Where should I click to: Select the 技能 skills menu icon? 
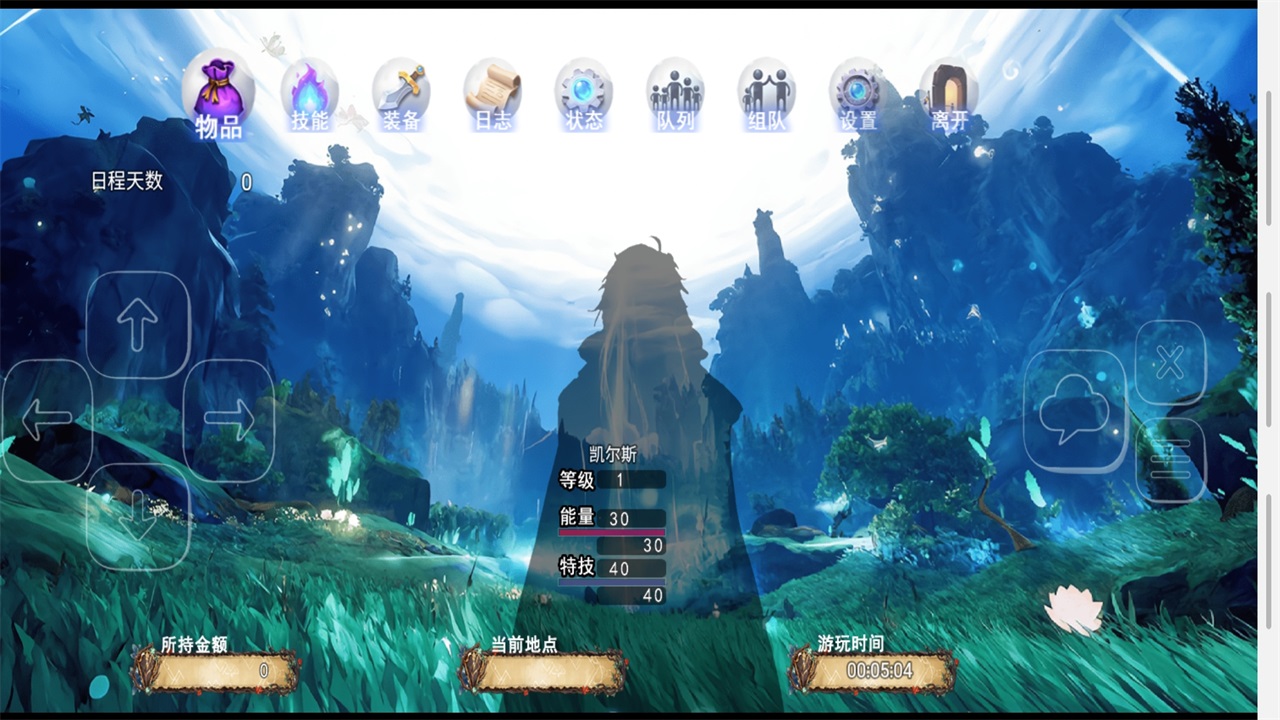coord(310,94)
